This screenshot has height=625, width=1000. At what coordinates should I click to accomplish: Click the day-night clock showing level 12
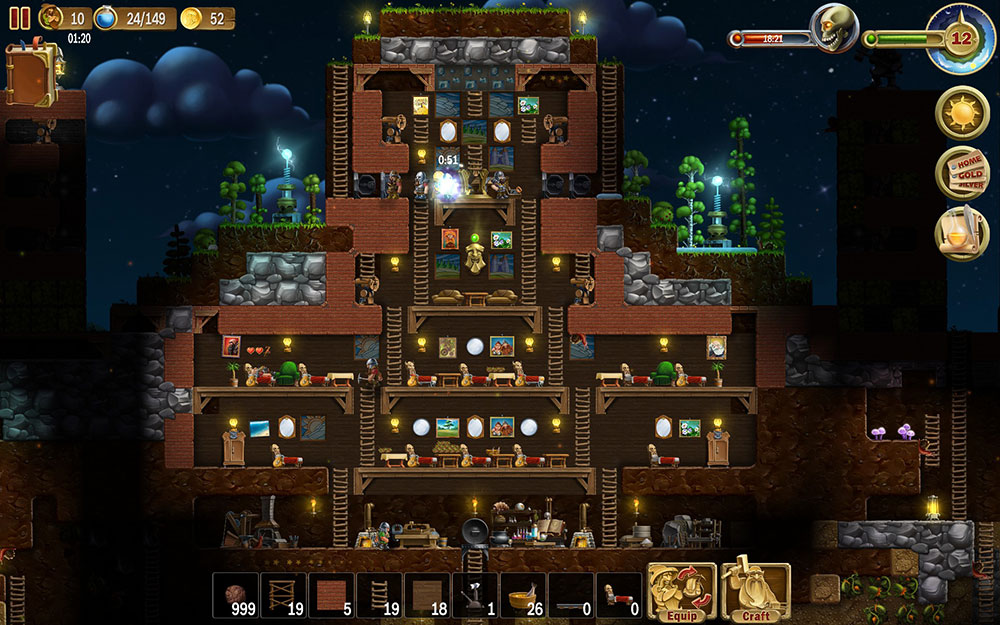point(960,38)
